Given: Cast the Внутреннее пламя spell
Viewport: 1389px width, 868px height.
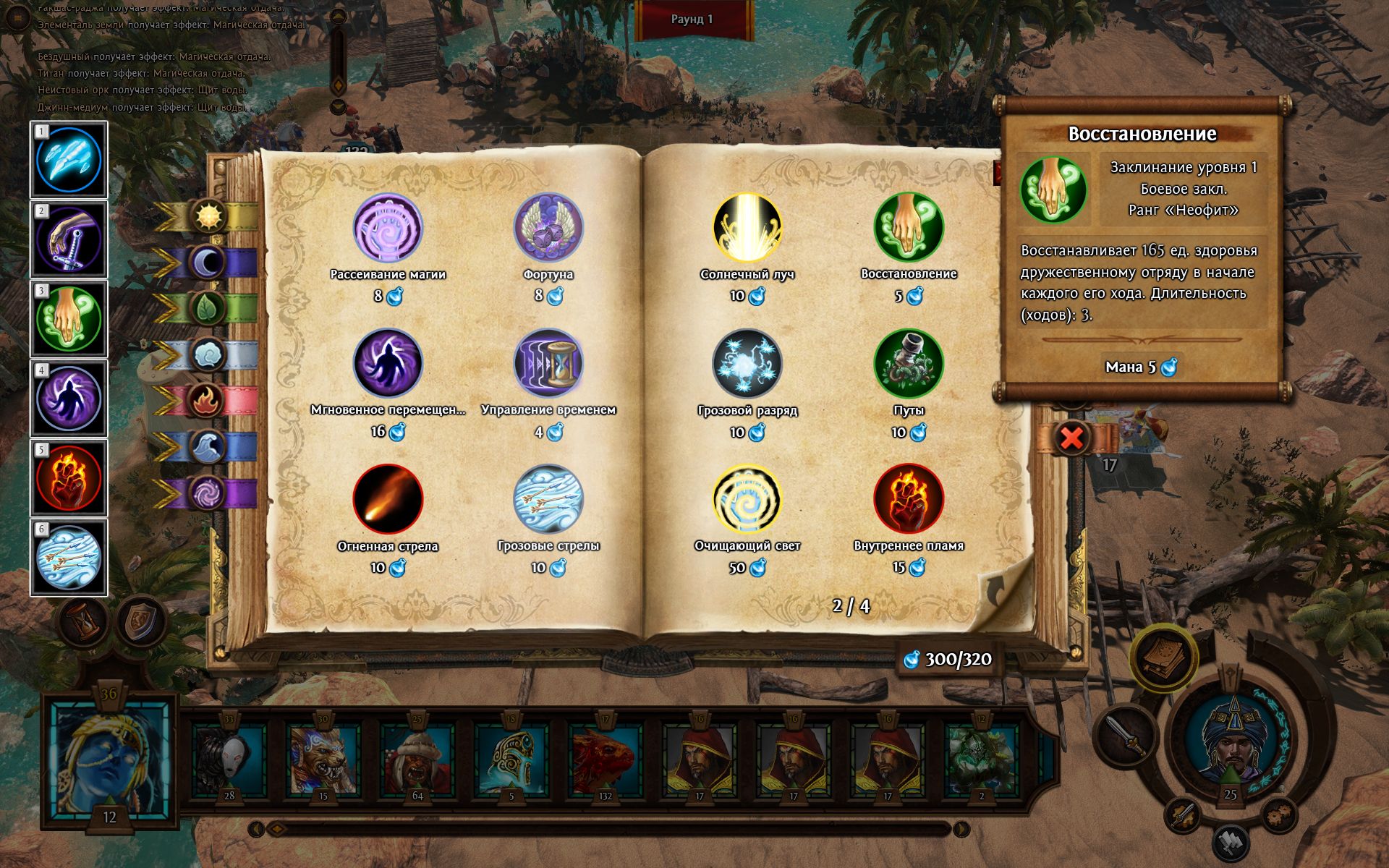Looking at the screenshot, I should pyautogui.click(x=909, y=499).
